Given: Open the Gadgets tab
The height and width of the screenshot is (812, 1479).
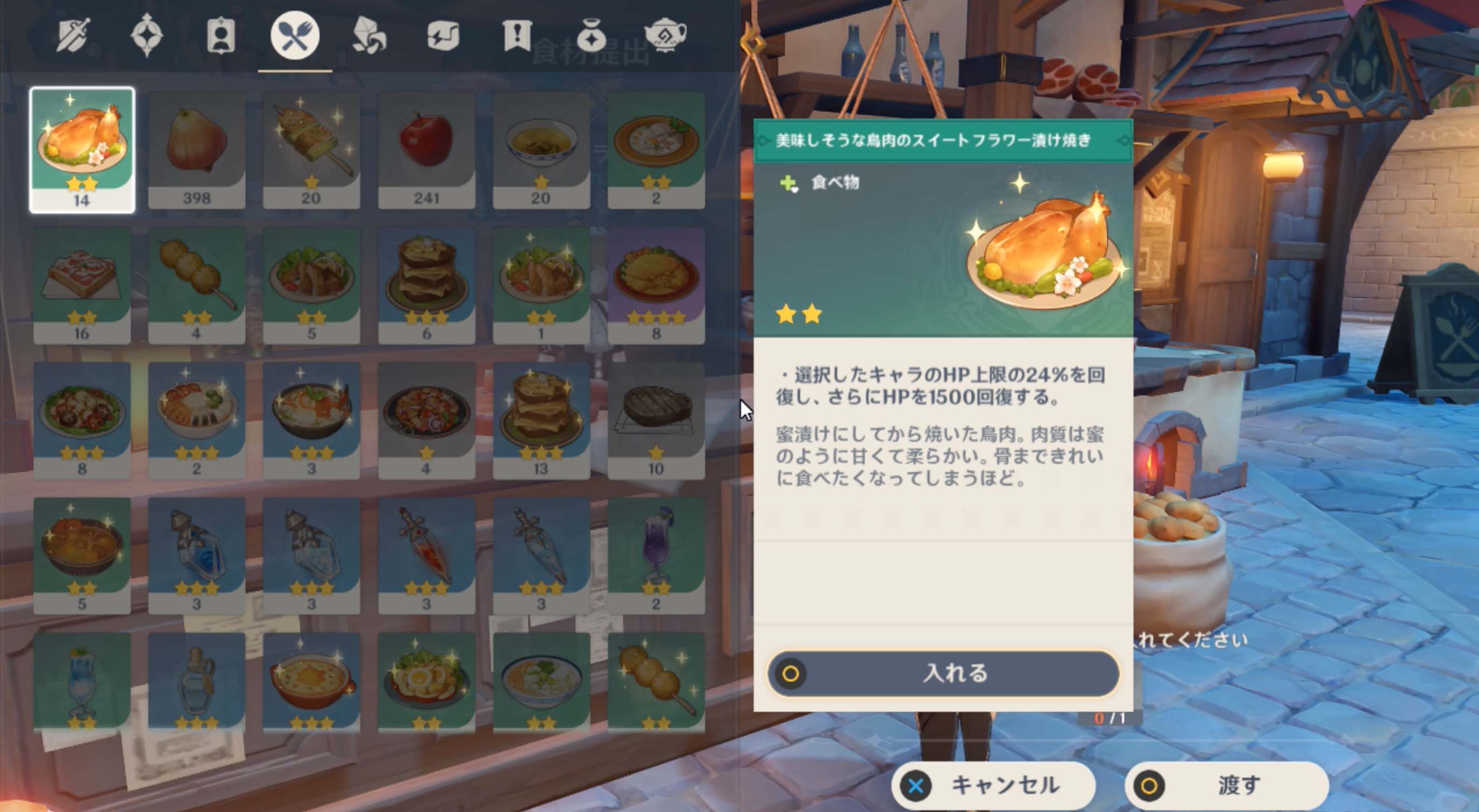Looking at the screenshot, I should point(443,35).
